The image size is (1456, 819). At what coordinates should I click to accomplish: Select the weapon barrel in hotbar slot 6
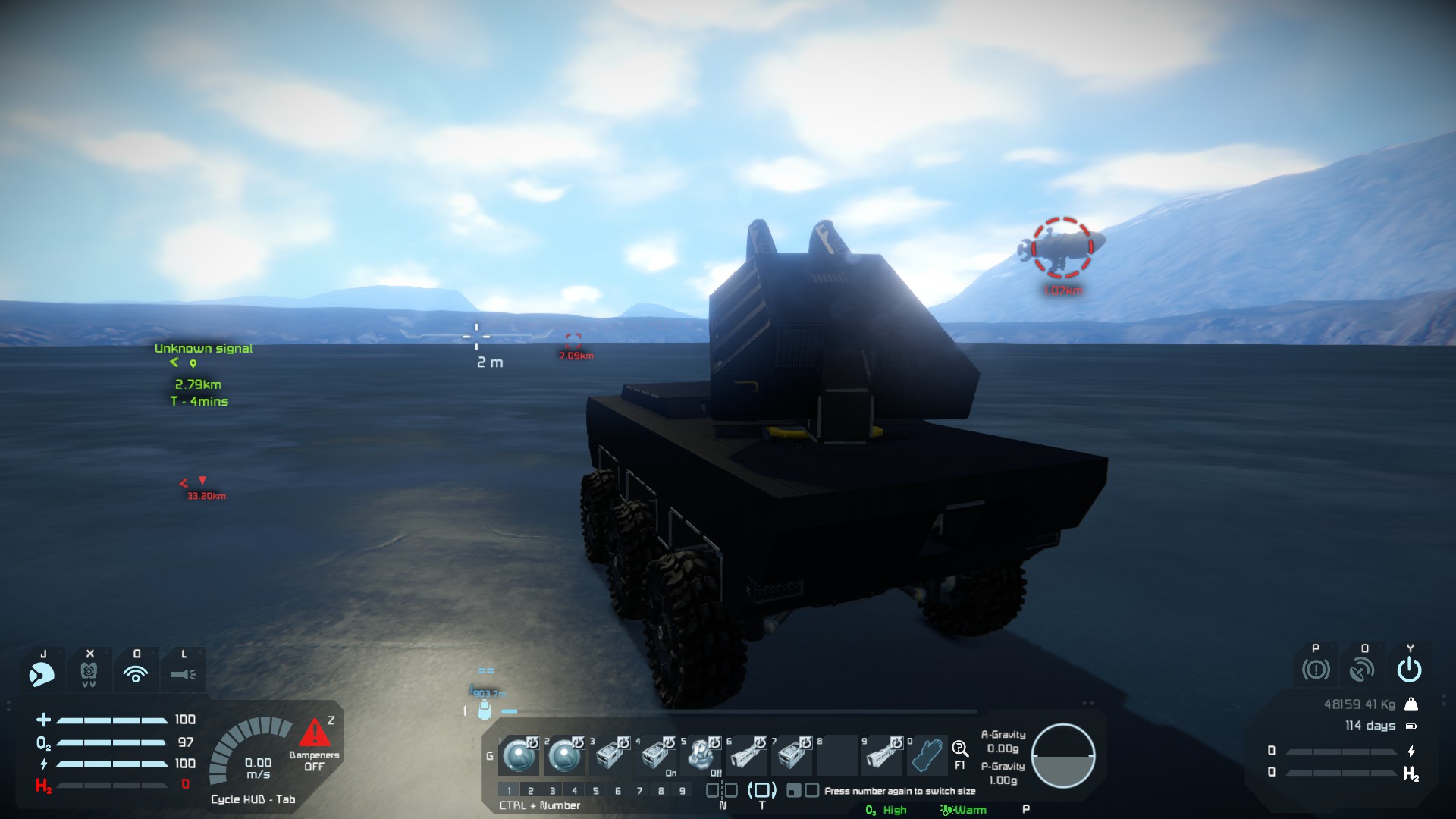pyautogui.click(x=746, y=755)
